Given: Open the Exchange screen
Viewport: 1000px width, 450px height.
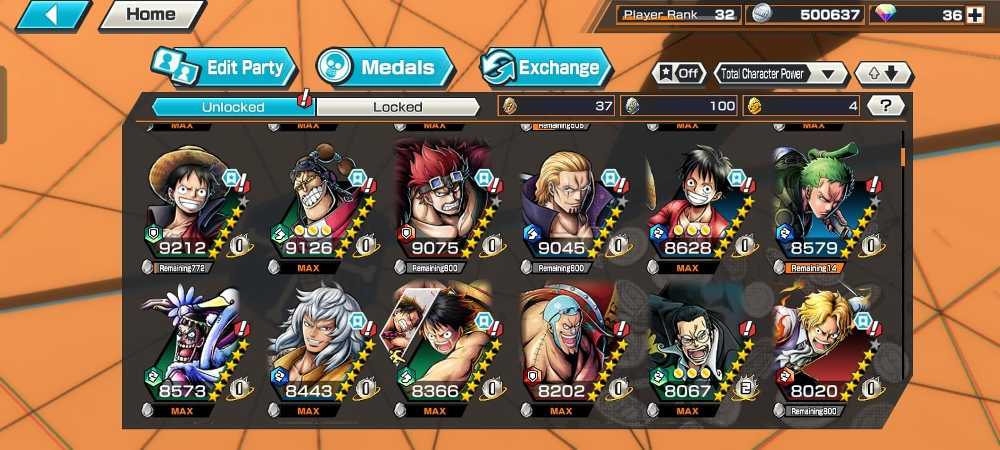Looking at the screenshot, I should tap(545, 68).
